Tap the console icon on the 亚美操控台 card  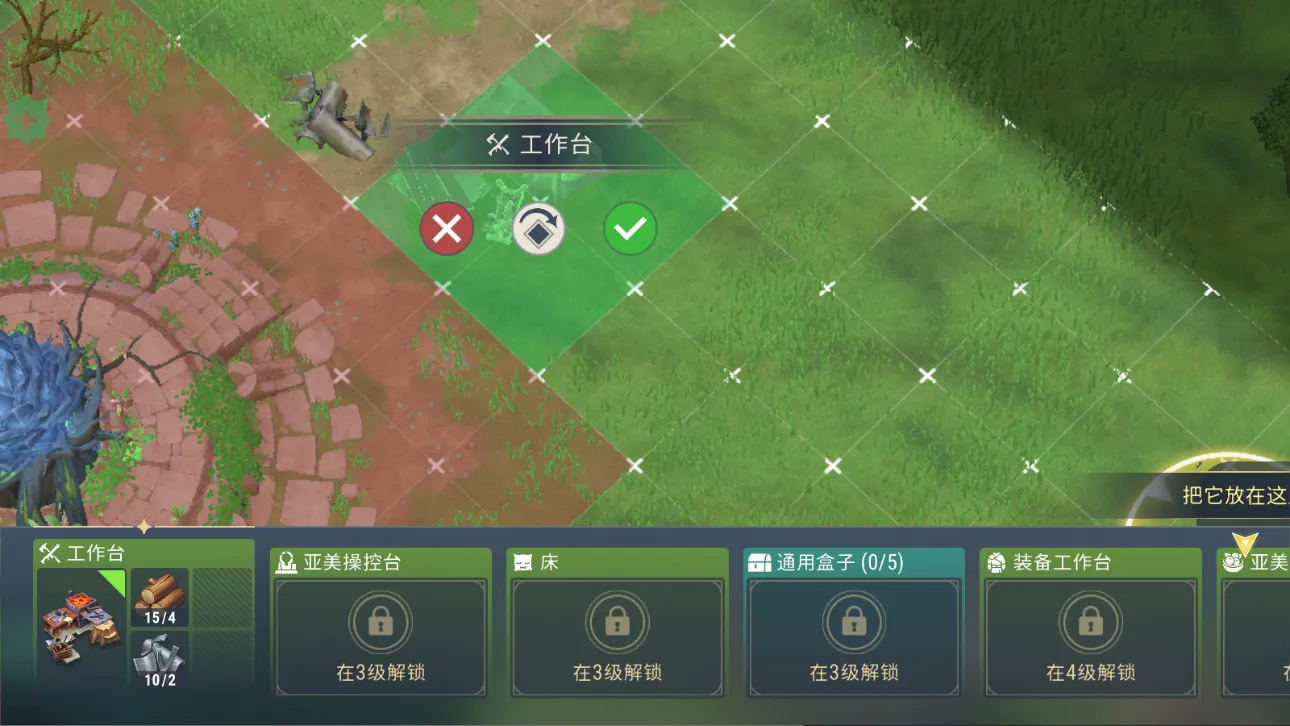[x=286, y=562]
